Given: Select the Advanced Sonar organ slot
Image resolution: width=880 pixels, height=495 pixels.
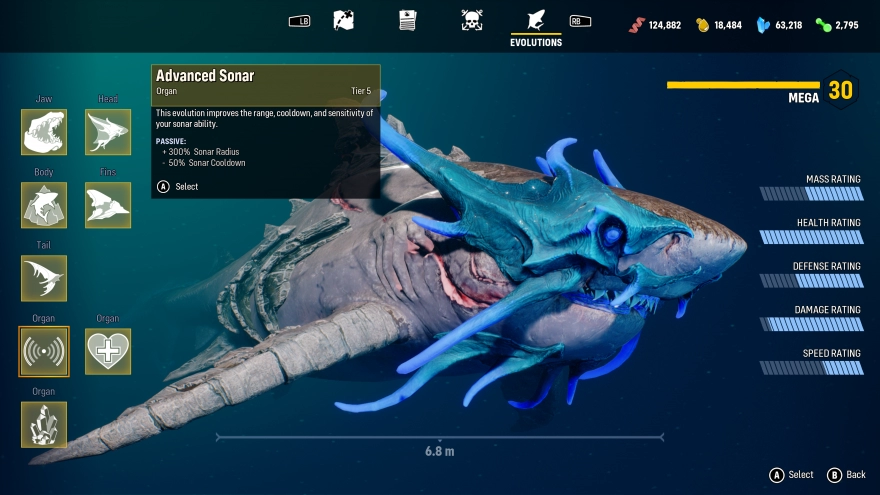Looking at the screenshot, I should click(x=44, y=351).
